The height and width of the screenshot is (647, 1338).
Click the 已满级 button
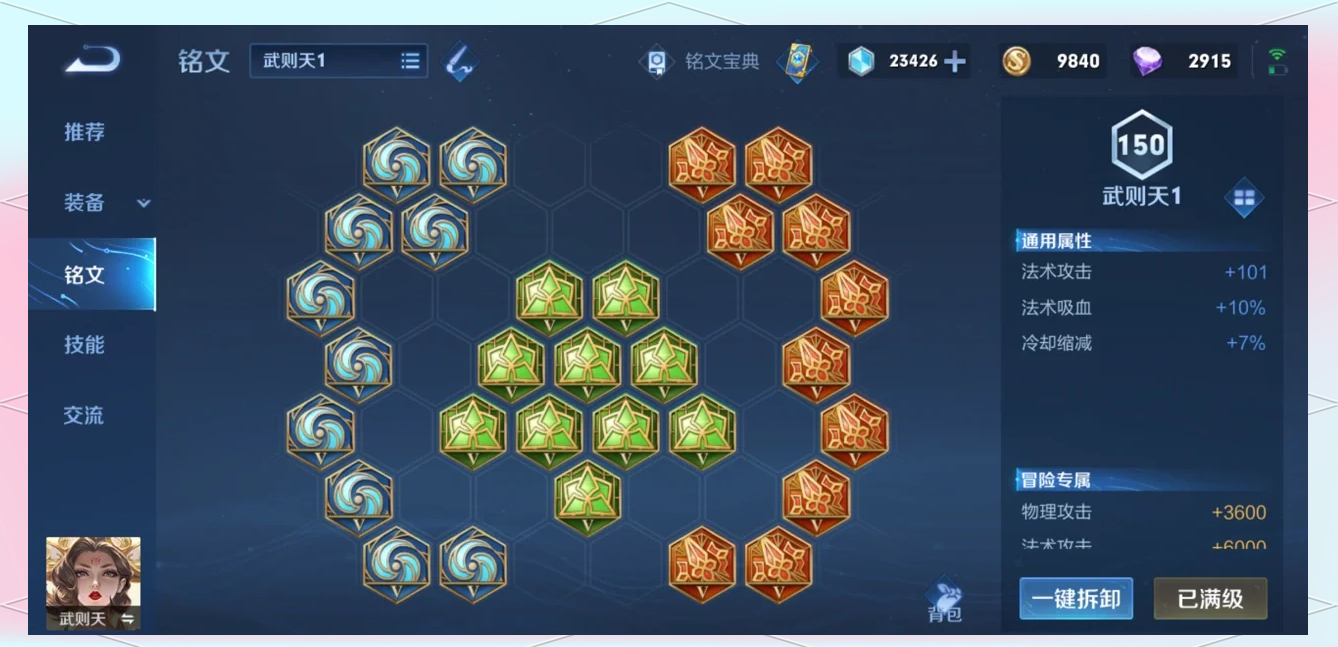[1210, 599]
